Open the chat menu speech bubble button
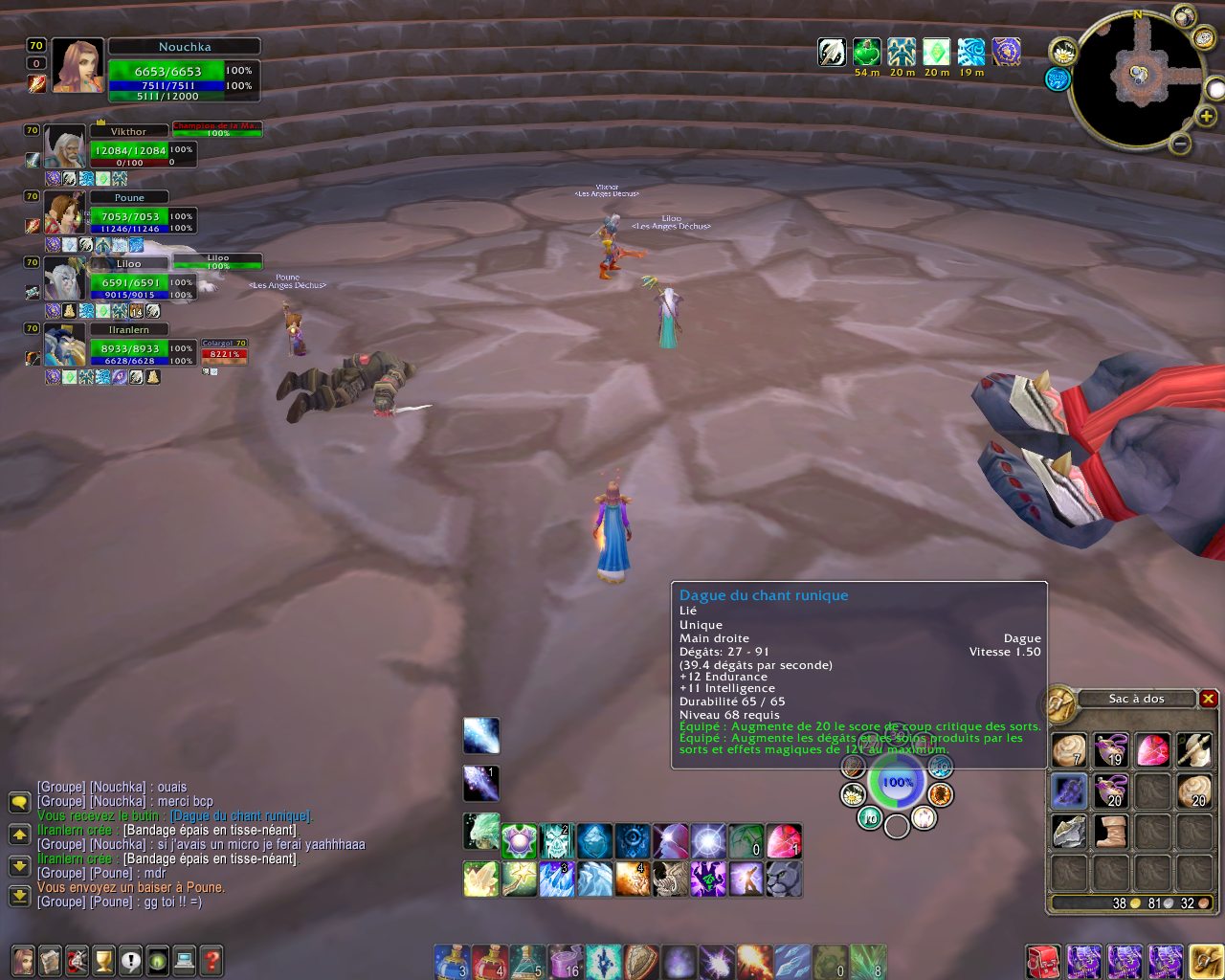Viewport: 1225px width, 980px height. point(19,802)
